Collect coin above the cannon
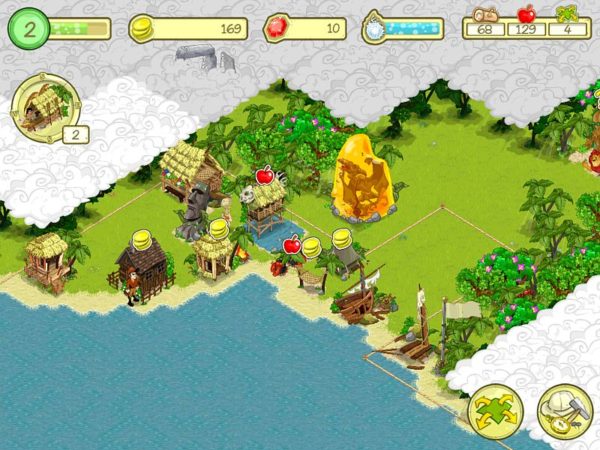Viewport: 600px width, 450px height. coord(342,239)
